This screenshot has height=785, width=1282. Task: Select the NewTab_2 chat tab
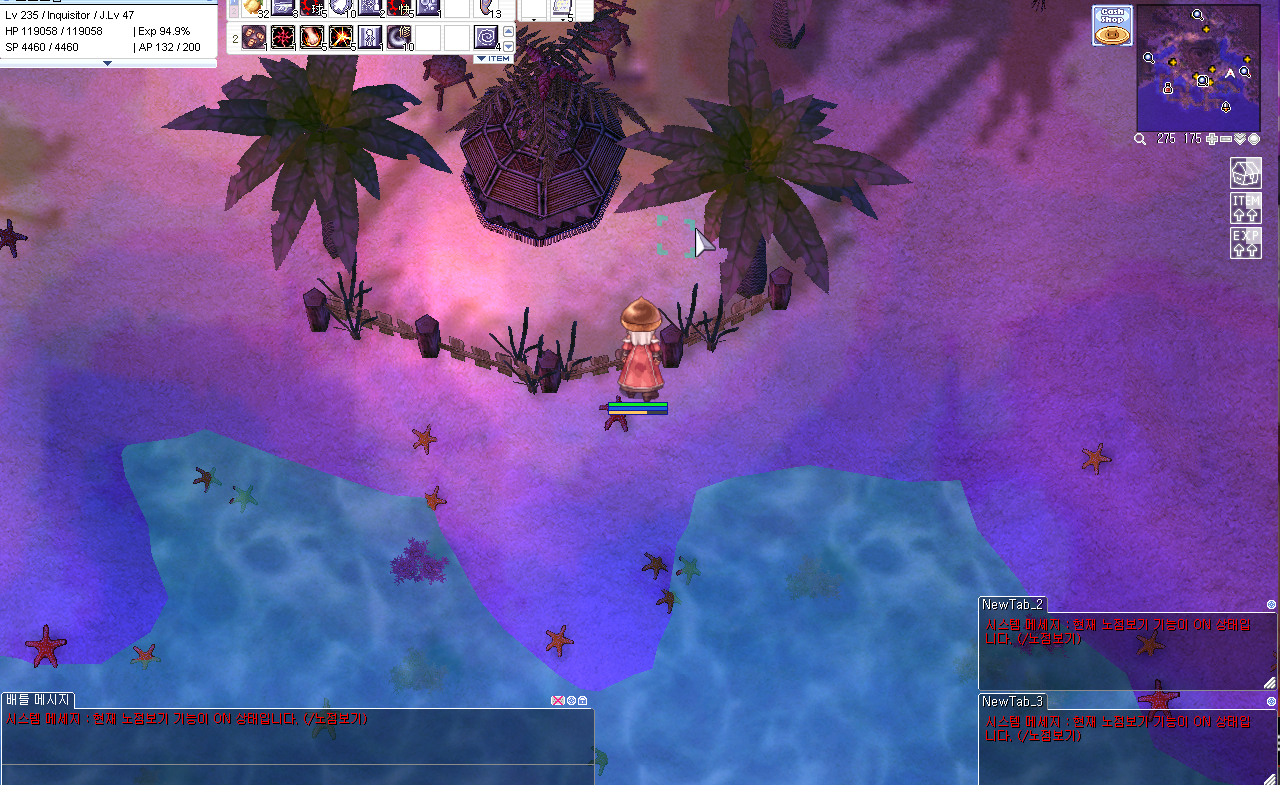[x=1012, y=604]
